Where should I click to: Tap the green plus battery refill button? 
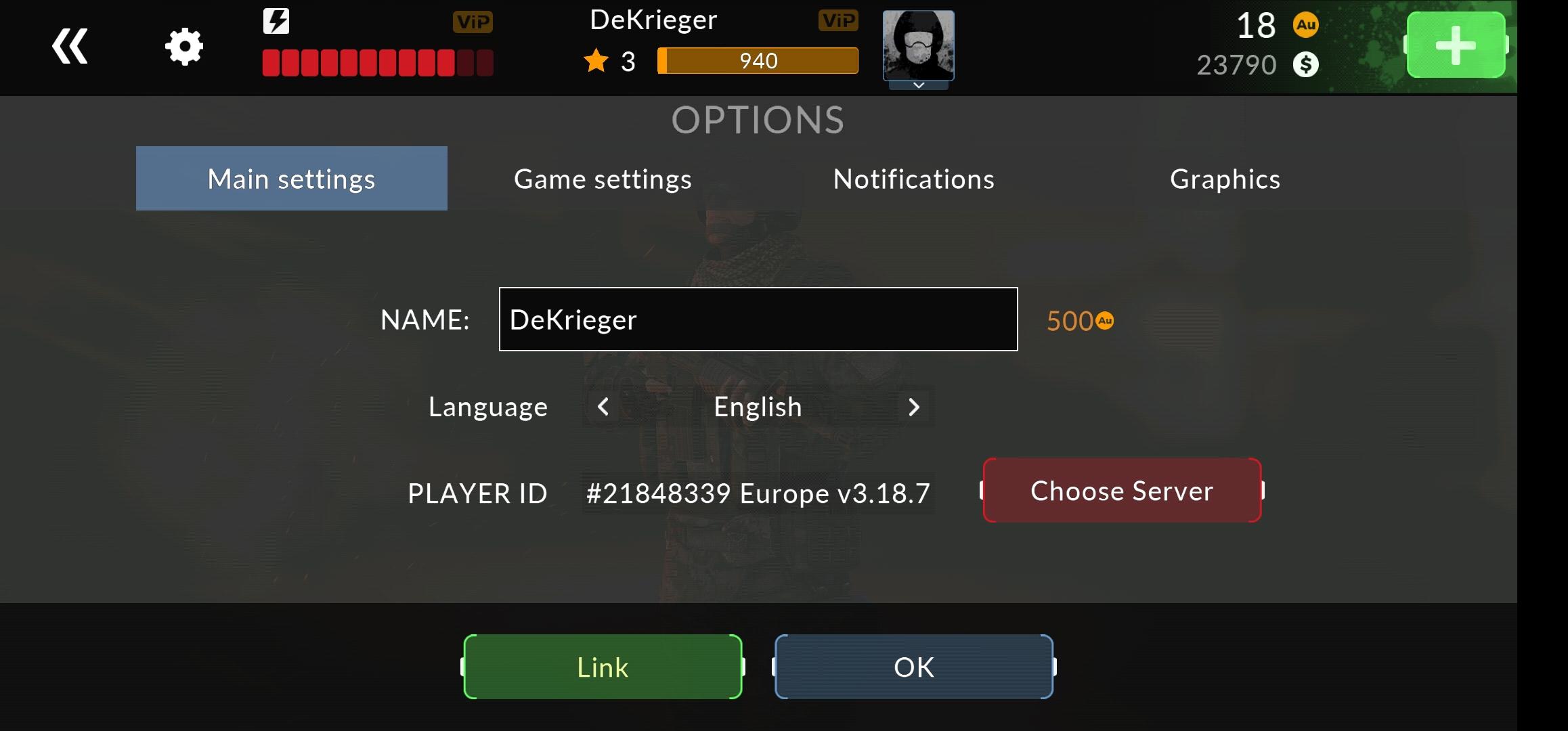1456,45
